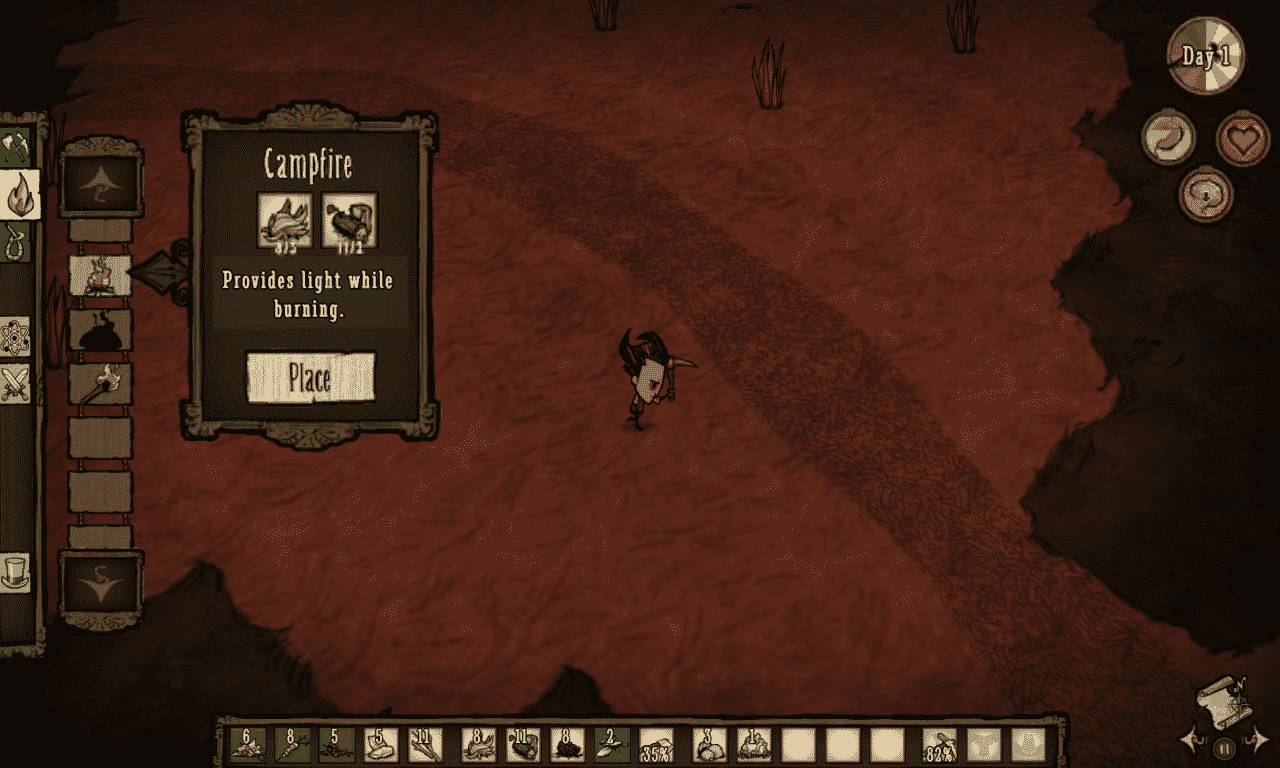Screen dimensions: 1280x768
Task: Pick the stack of 5 red berries
Action: click(337, 746)
